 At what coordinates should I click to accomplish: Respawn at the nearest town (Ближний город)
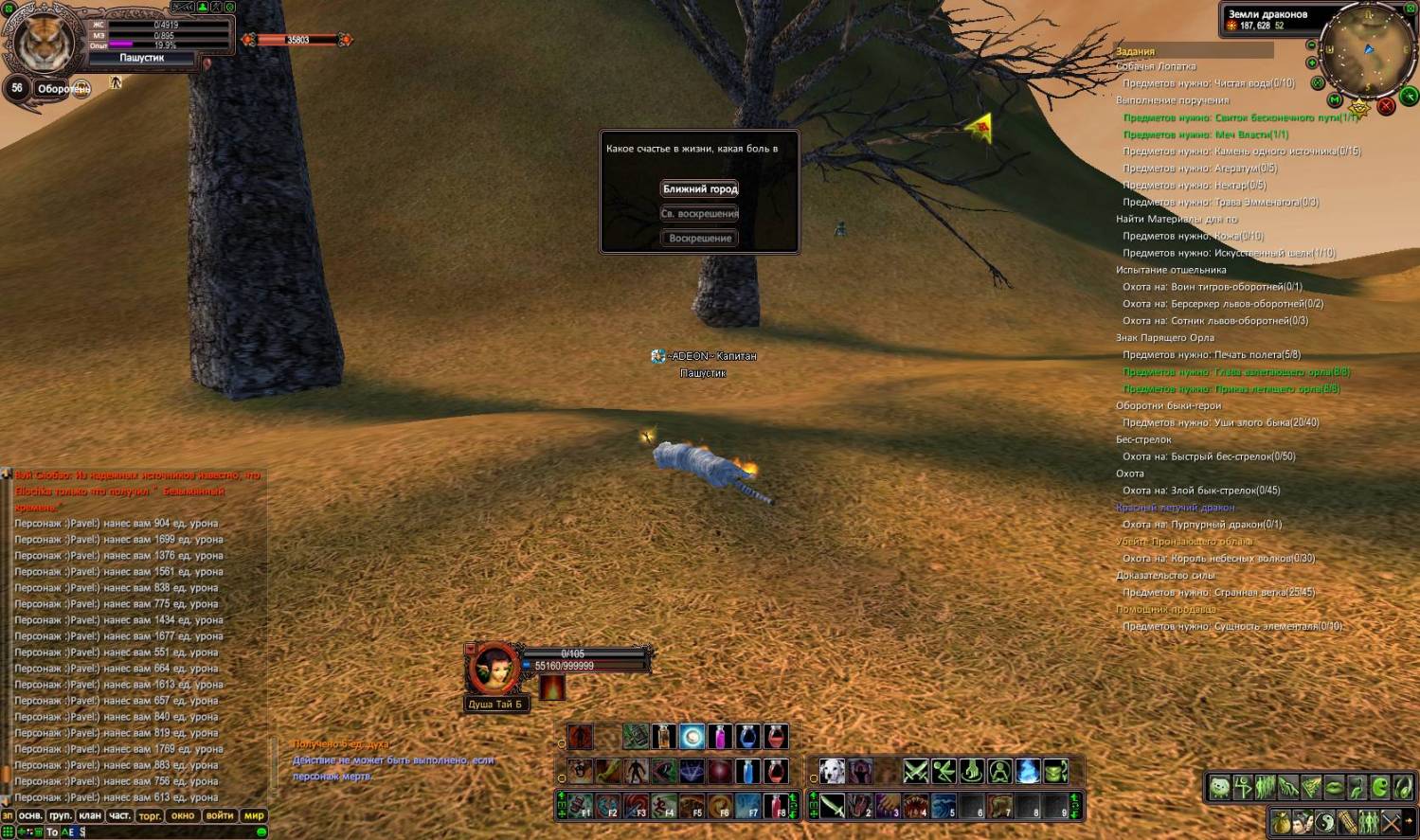tap(700, 189)
